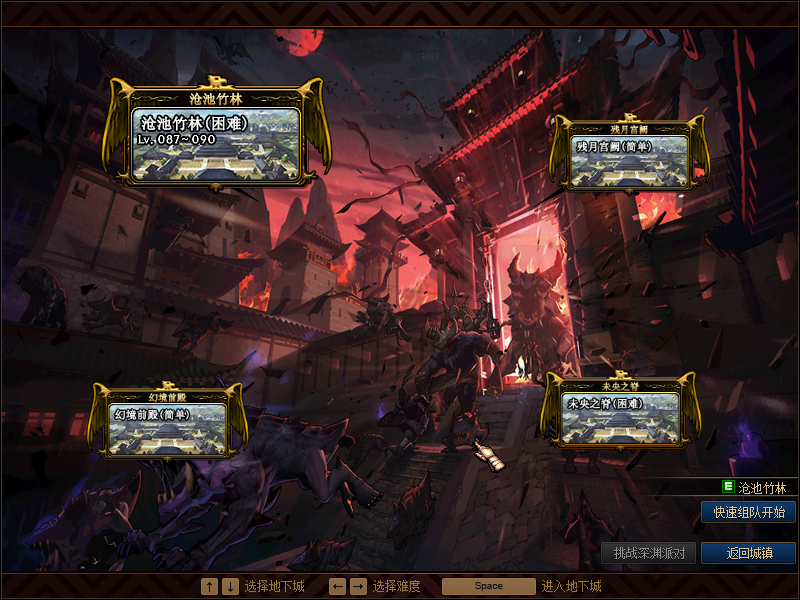Image resolution: width=800 pixels, height=600 pixels.
Task: Return to town with 返回城镇
Action: click(x=748, y=553)
